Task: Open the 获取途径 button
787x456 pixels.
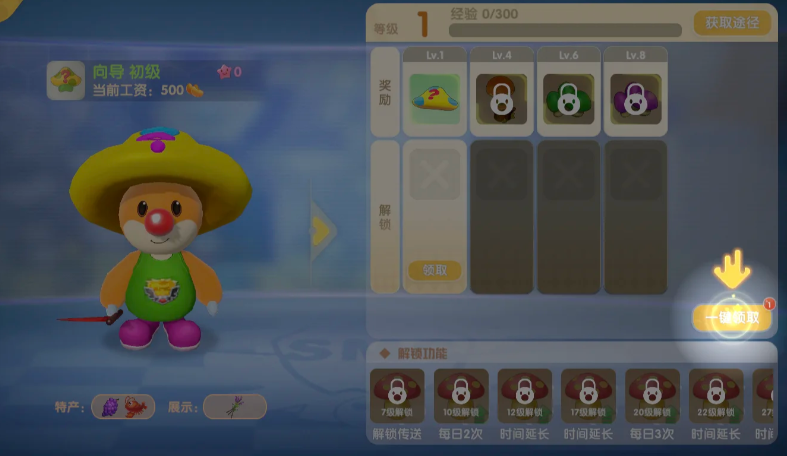Action: 731,23
